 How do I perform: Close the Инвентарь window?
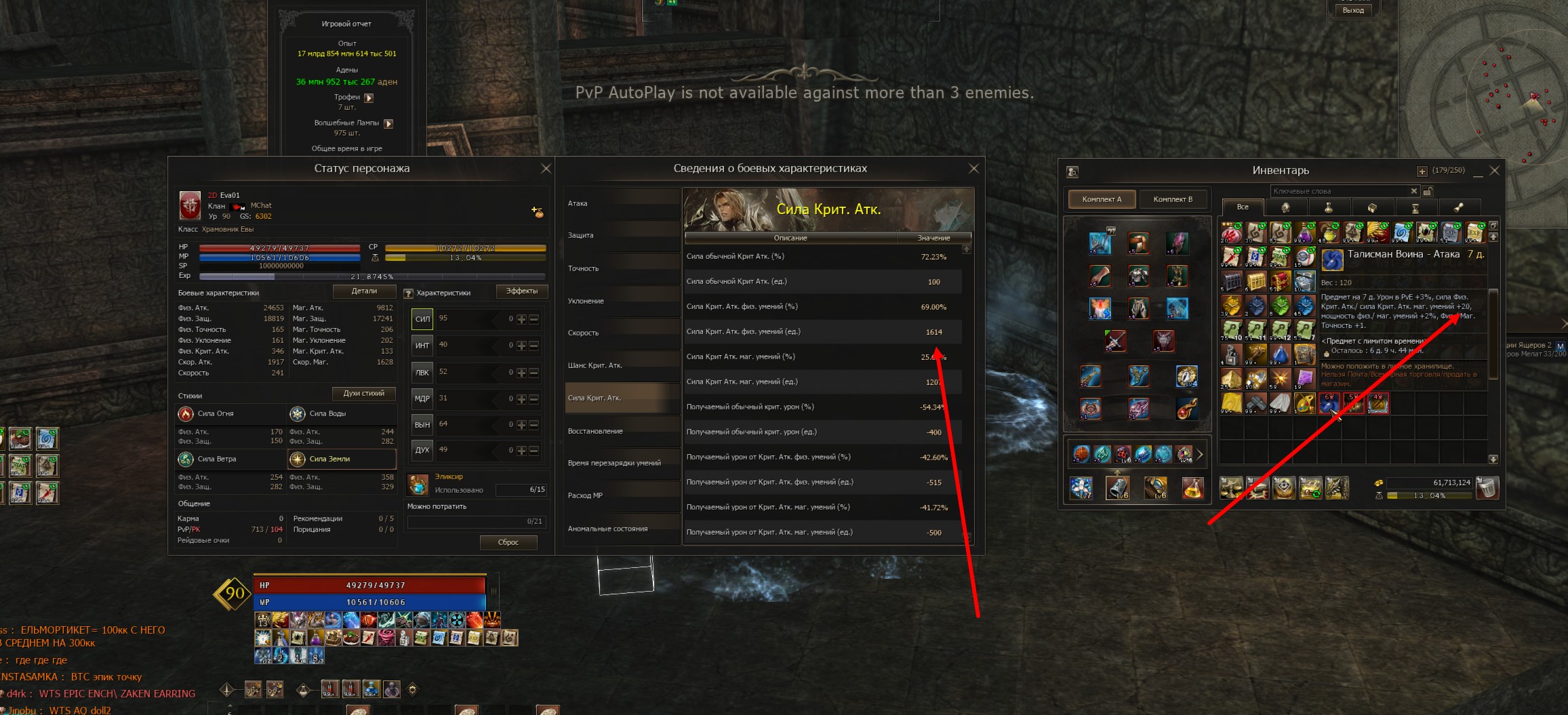1494,170
